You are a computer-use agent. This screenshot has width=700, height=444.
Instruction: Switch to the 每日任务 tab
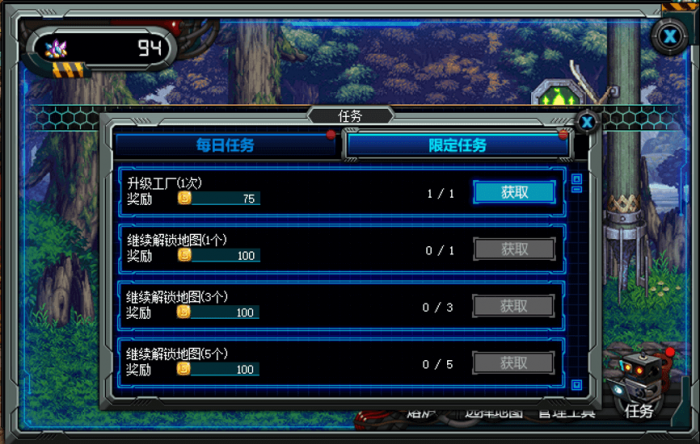225,145
